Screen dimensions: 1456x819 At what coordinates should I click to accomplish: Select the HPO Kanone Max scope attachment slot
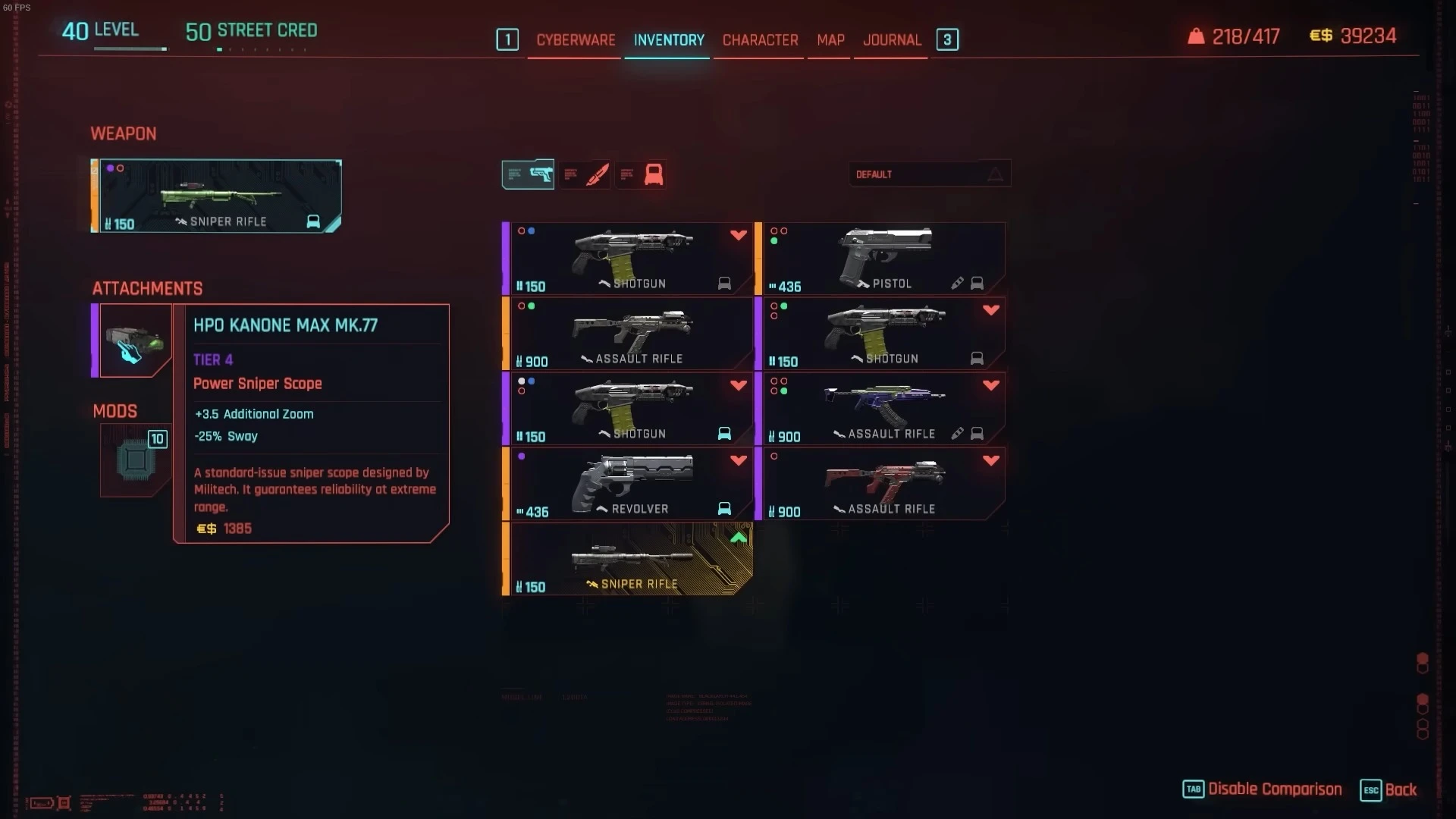135,341
